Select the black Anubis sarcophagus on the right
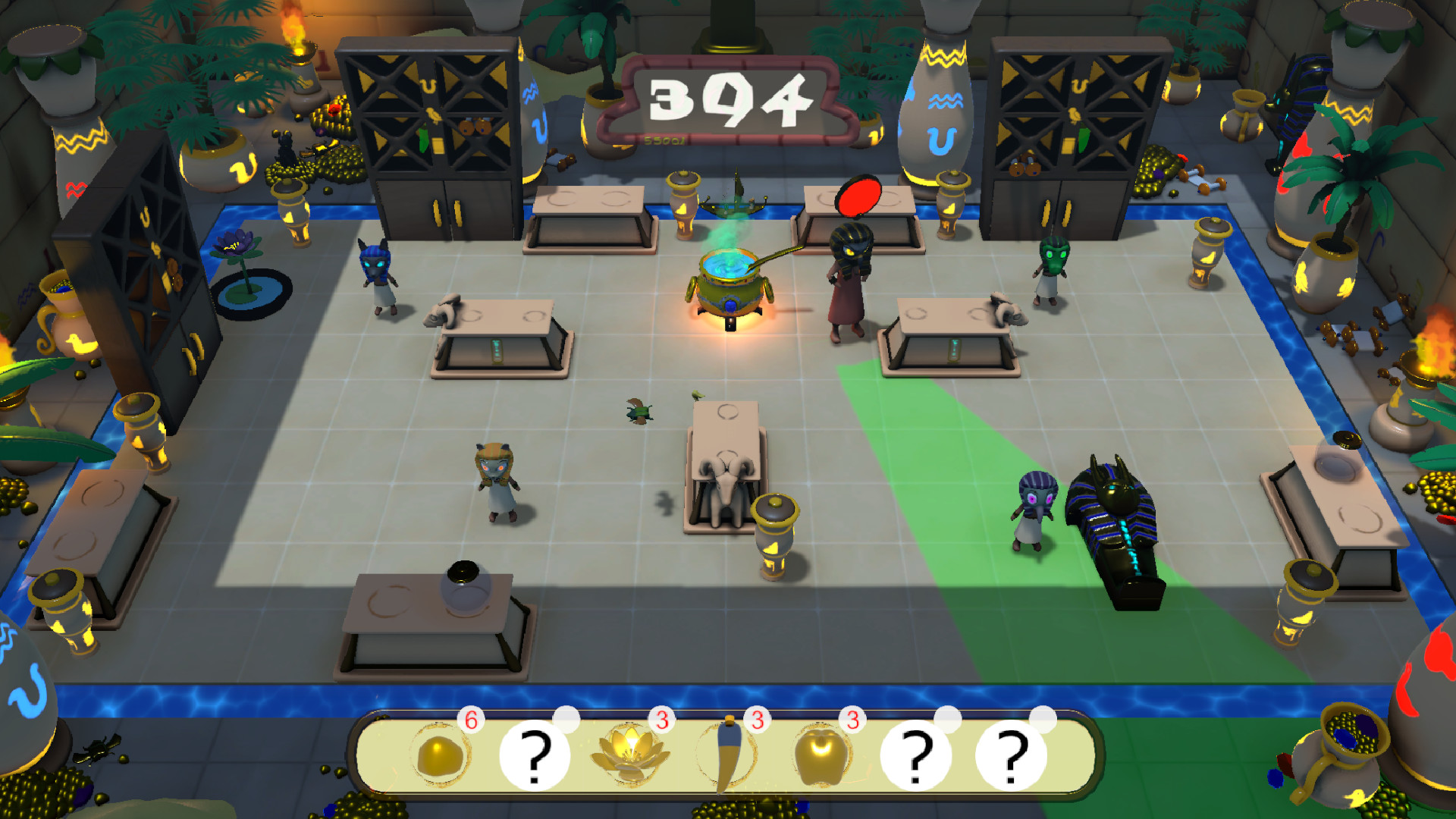The width and height of the screenshot is (1456, 819). point(1119,523)
